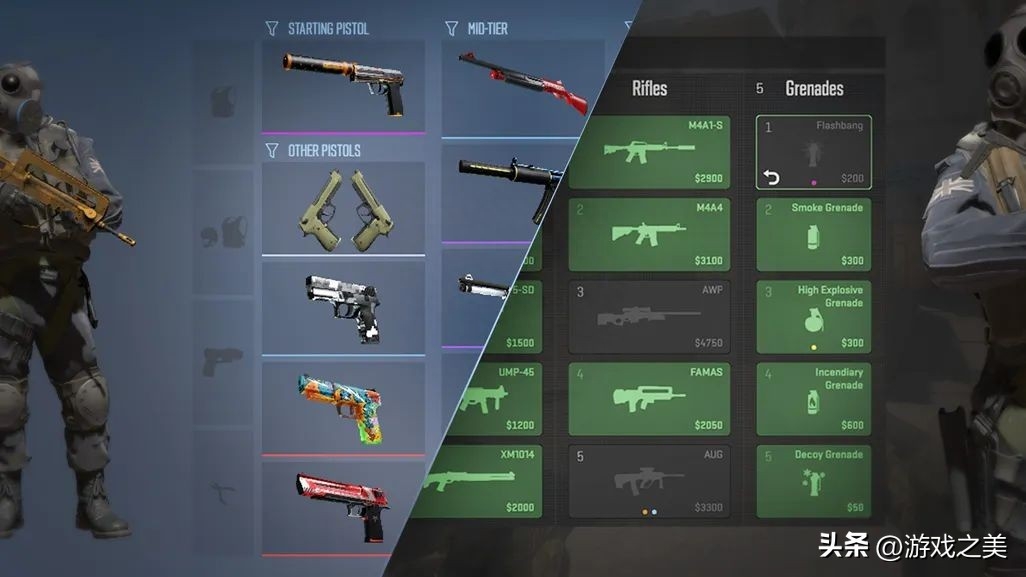Select the suppressed USP-S starting pistol
The width and height of the screenshot is (1026, 577).
[343, 84]
